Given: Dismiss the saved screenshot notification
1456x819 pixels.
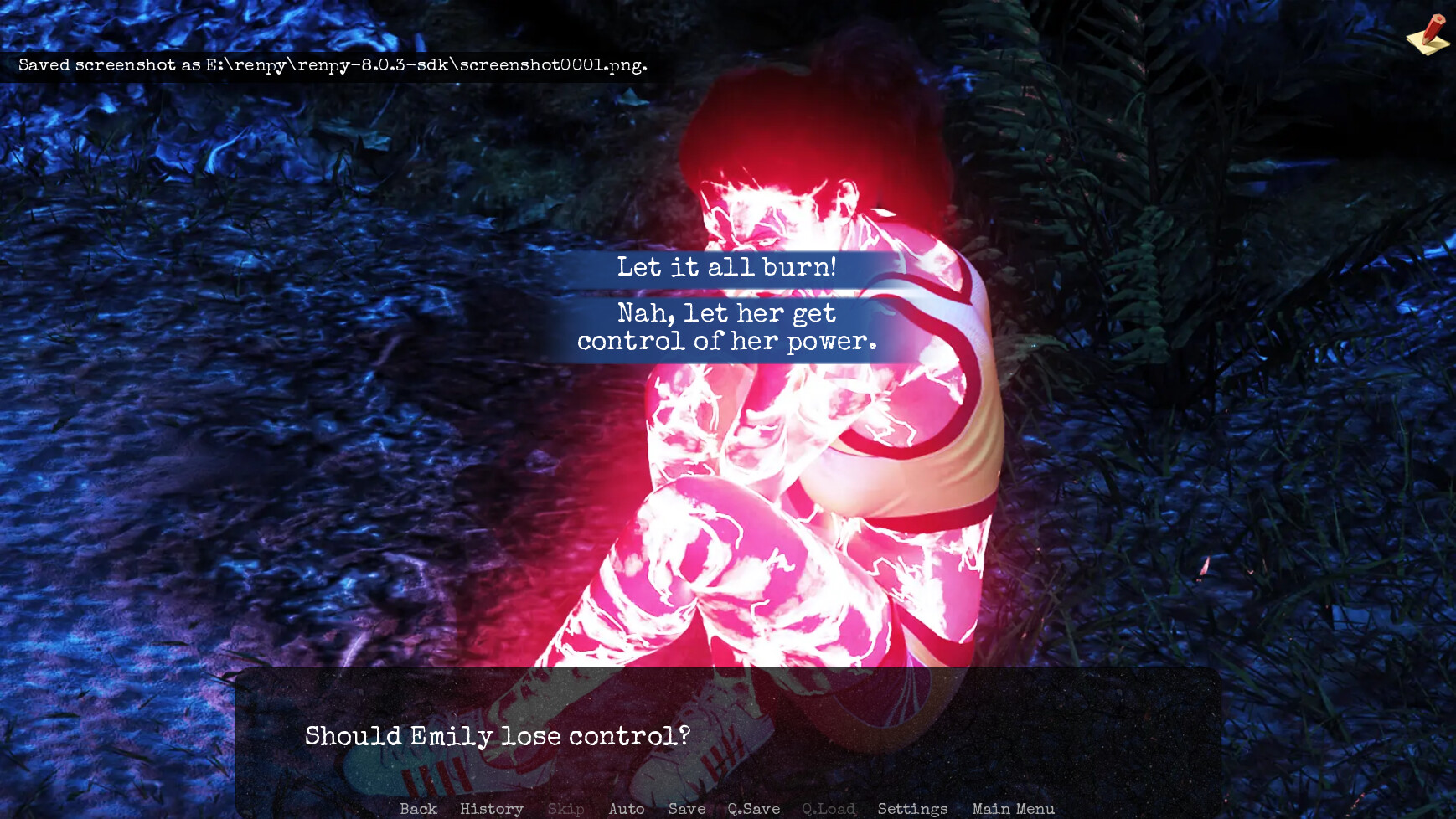Looking at the screenshot, I should tap(333, 64).
